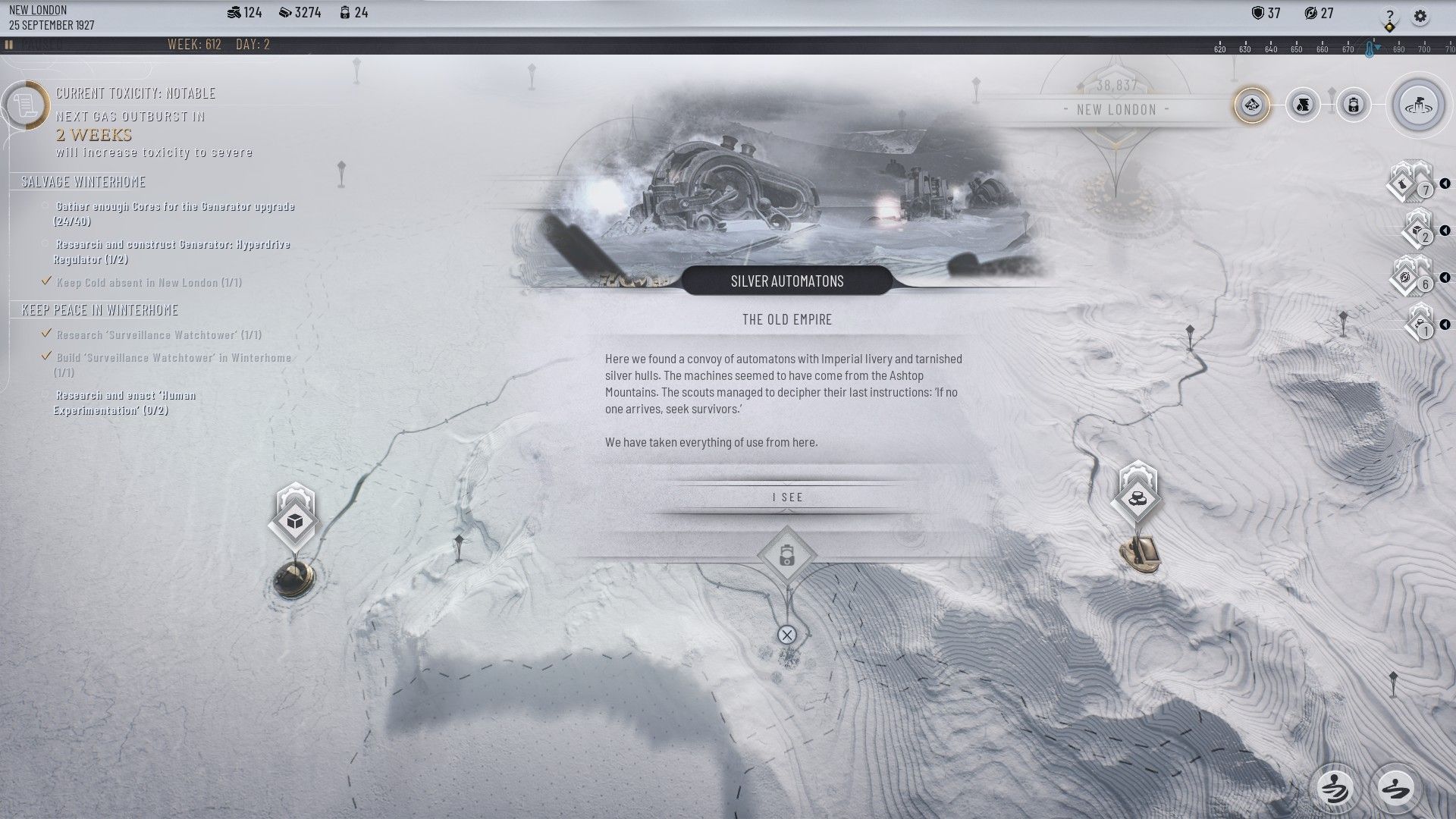Open the SALVAGE WINTERHOME quest section
Screen dimensions: 1456x819
(x=83, y=182)
